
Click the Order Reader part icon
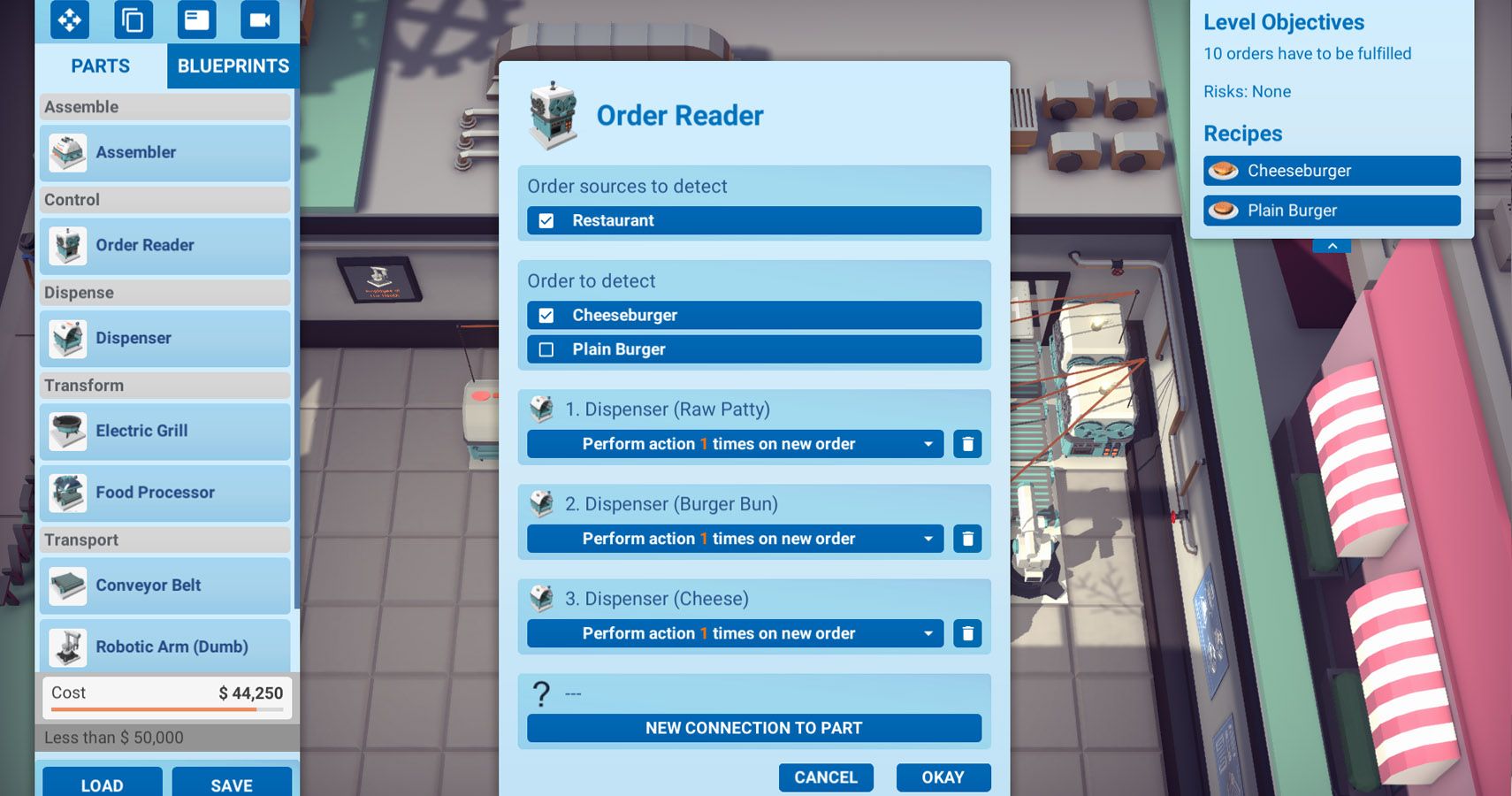click(x=67, y=245)
